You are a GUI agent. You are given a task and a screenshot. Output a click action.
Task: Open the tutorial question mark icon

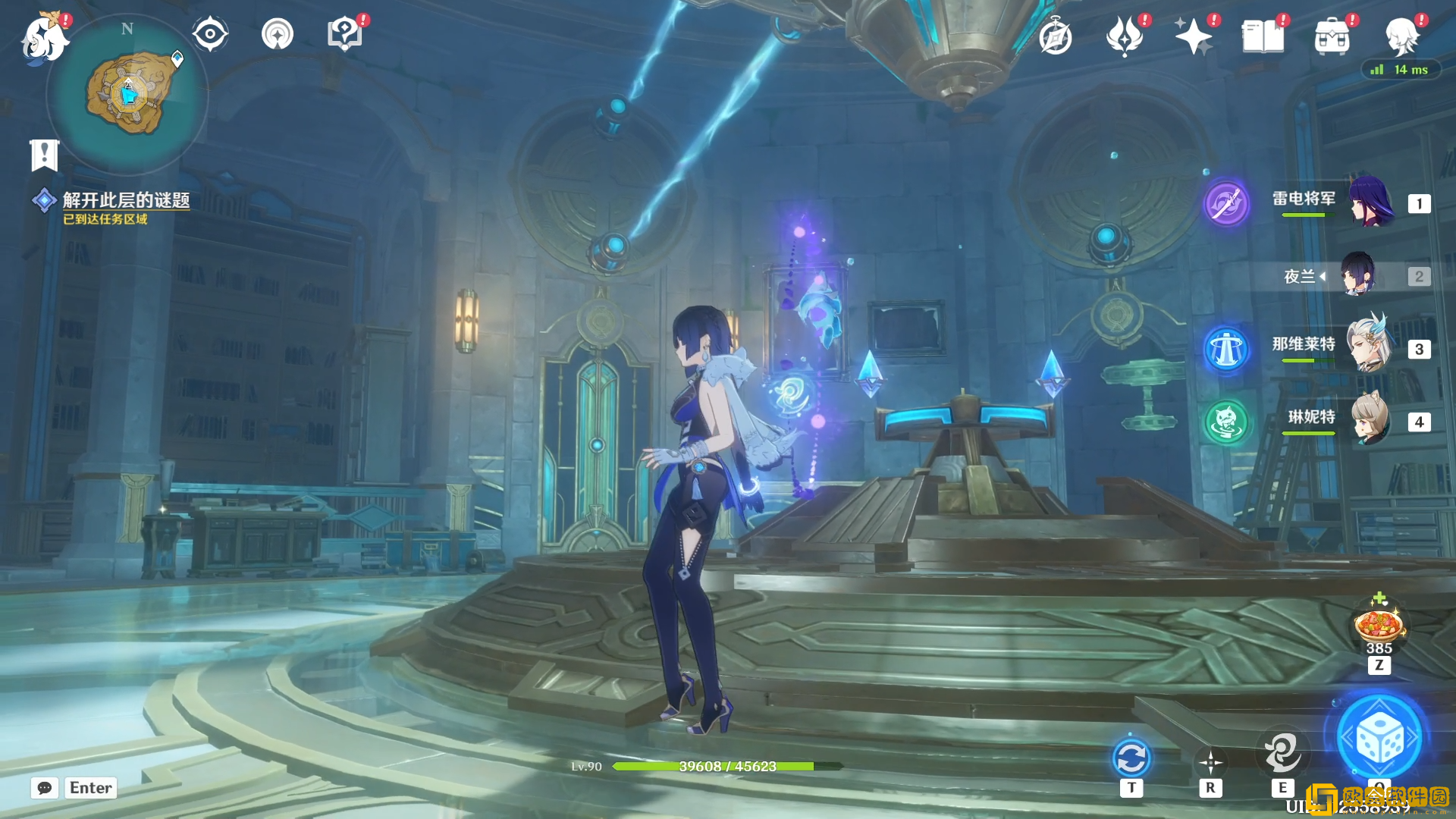click(344, 34)
